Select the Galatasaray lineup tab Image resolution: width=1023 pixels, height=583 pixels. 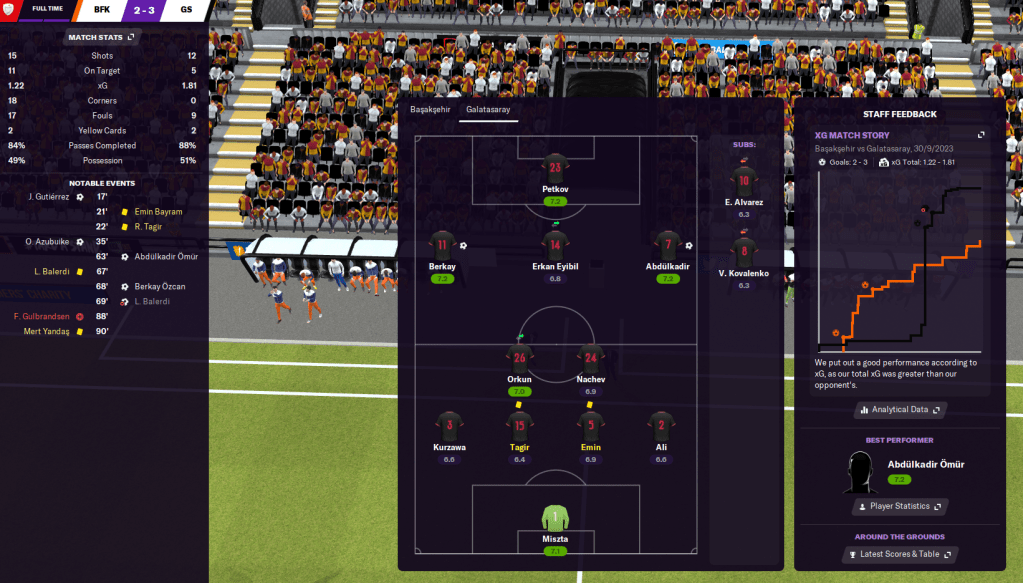point(489,109)
